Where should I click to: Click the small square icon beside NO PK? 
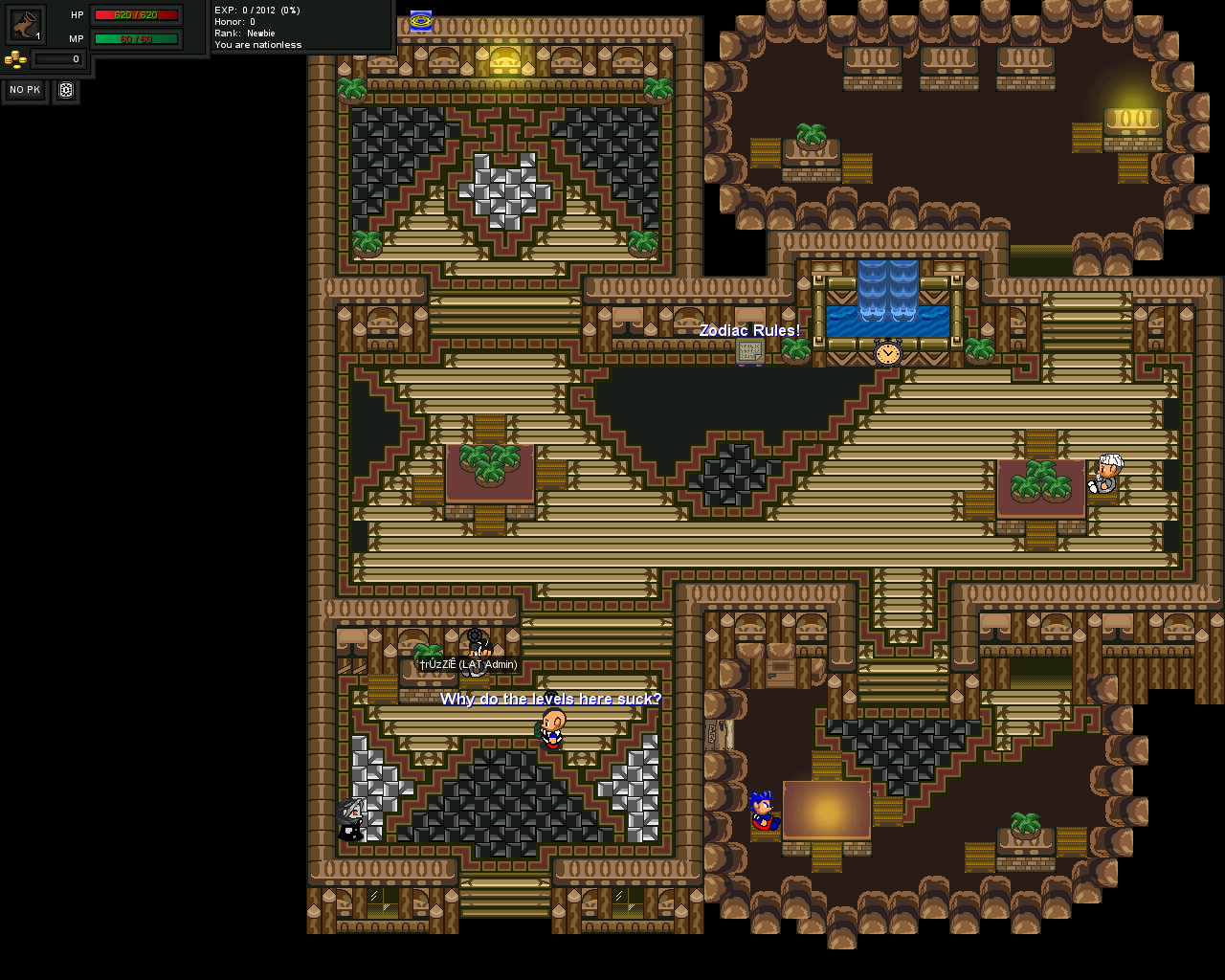pyautogui.click(x=66, y=90)
